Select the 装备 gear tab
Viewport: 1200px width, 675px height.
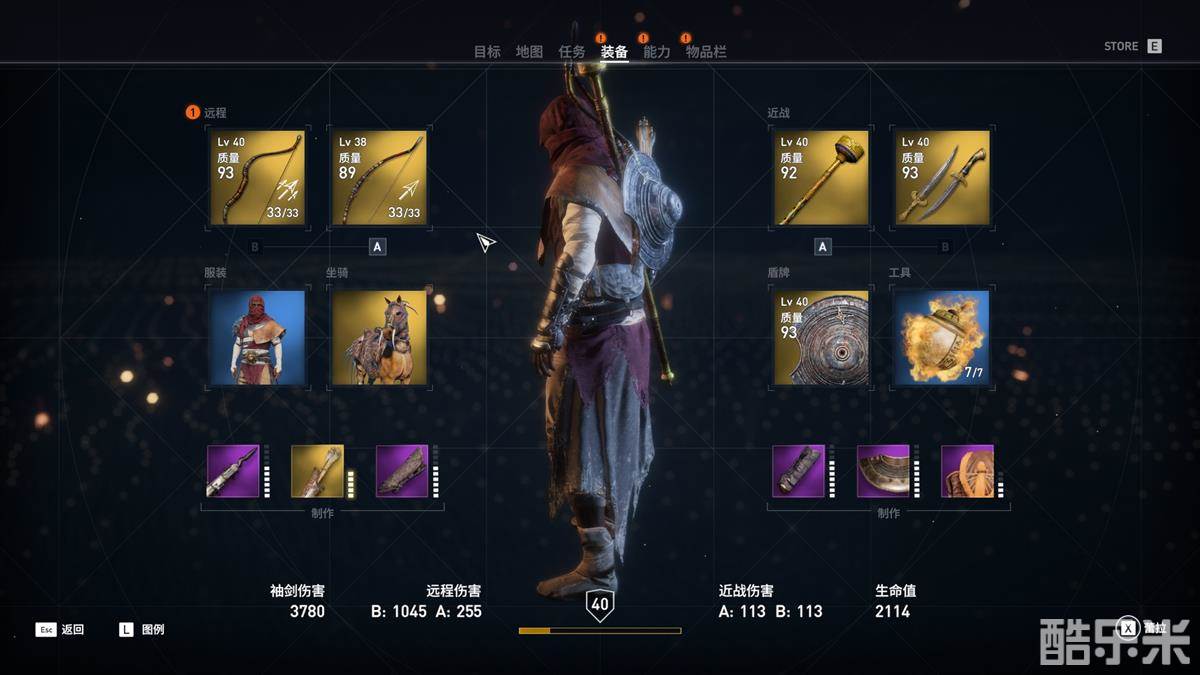point(614,52)
